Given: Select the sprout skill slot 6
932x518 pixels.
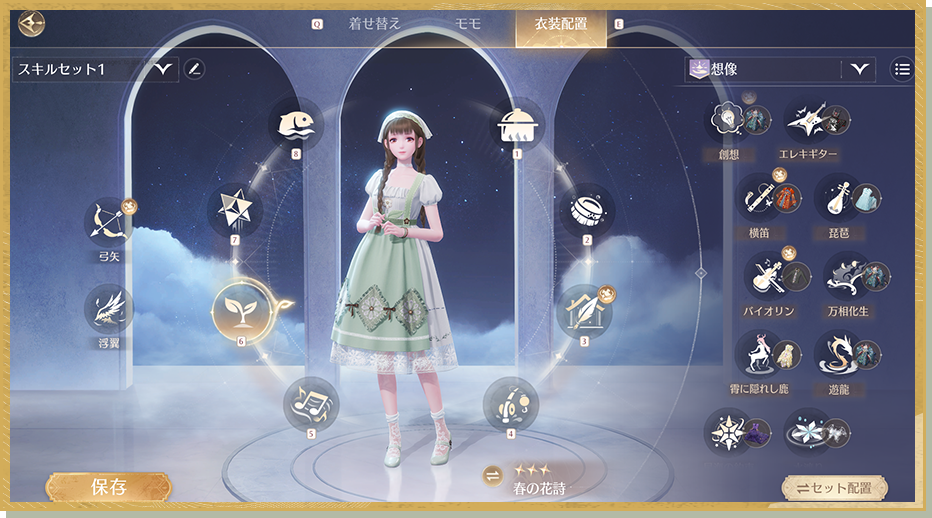Looking at the screenshot, I should coord(240,309).
